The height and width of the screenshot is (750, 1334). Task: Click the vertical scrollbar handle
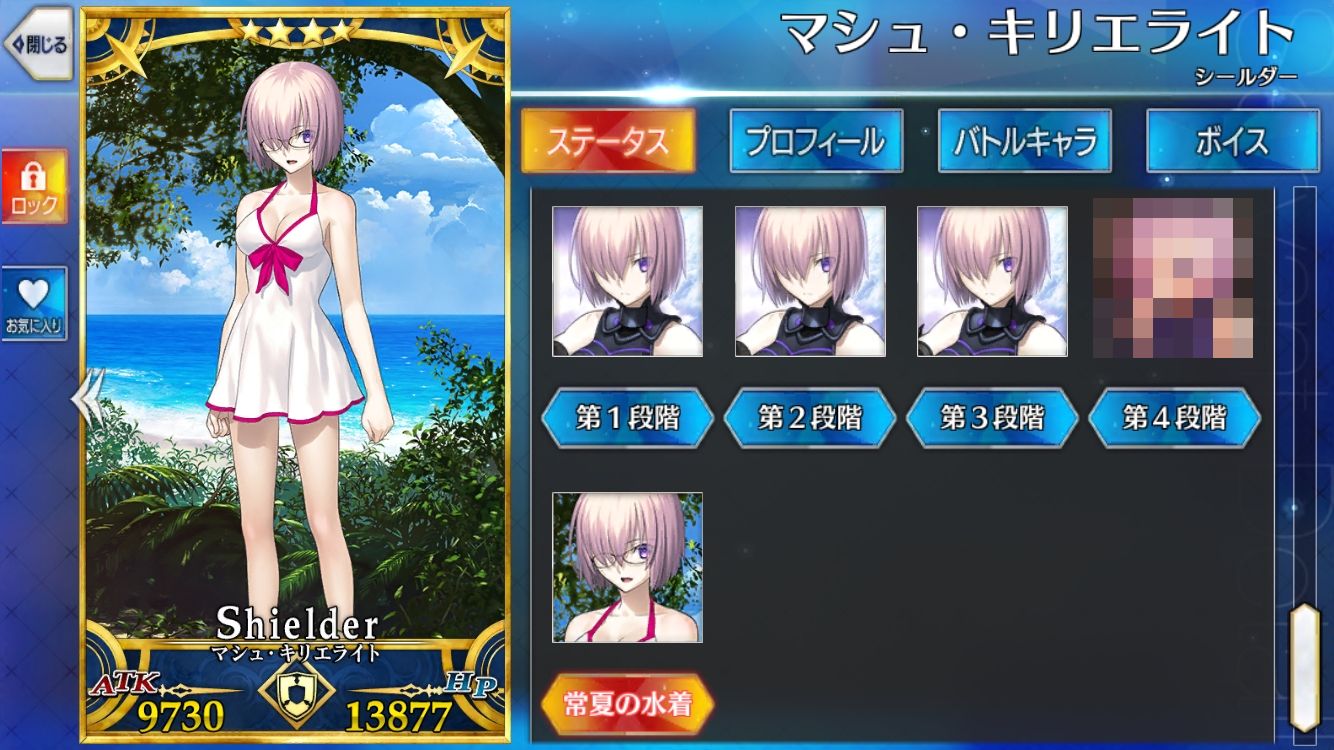point(1304,665)
